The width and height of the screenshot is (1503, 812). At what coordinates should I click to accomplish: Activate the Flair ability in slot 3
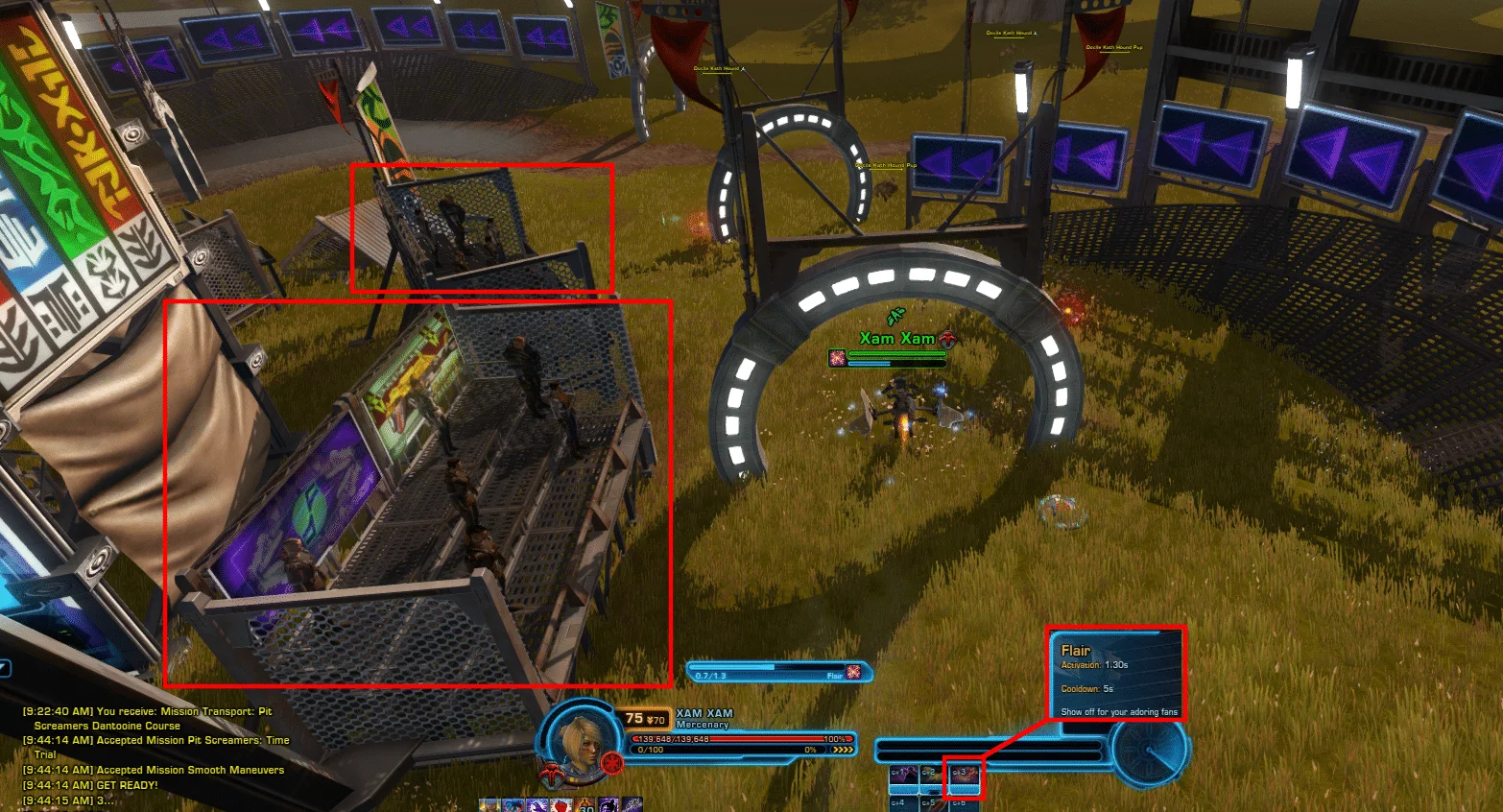click(963, 776)
